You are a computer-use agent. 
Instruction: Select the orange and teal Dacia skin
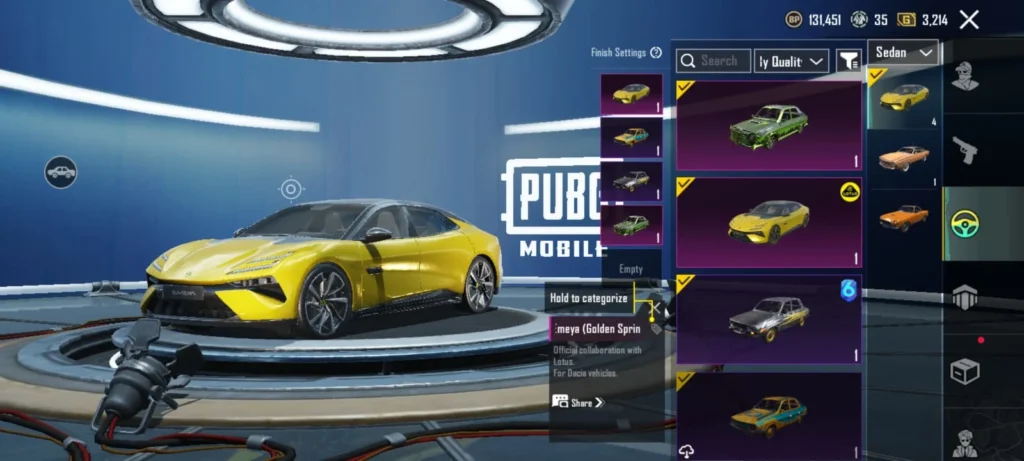[x=768, y=413]
